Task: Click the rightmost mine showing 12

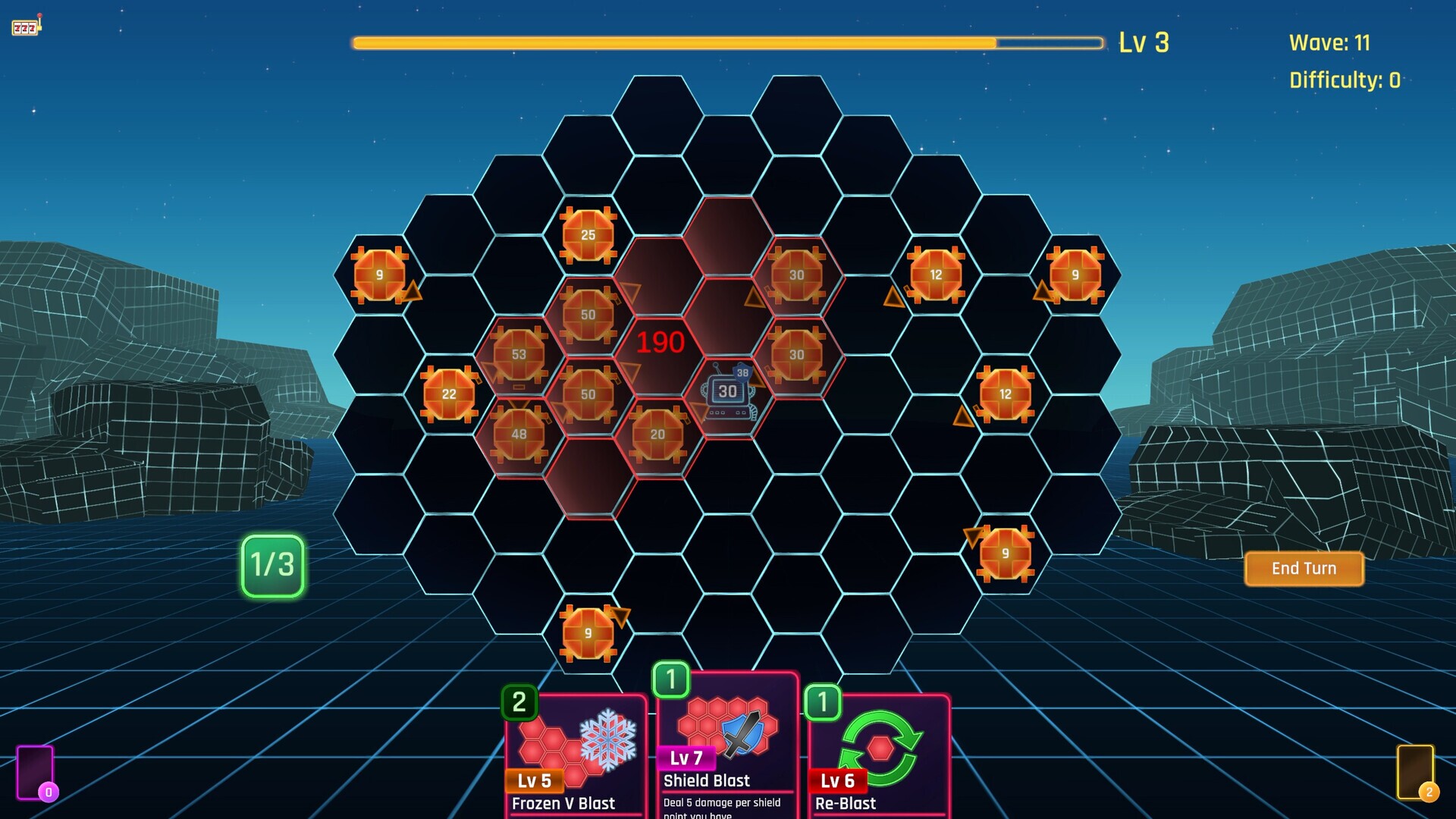Action: [x=1005, y=394]
